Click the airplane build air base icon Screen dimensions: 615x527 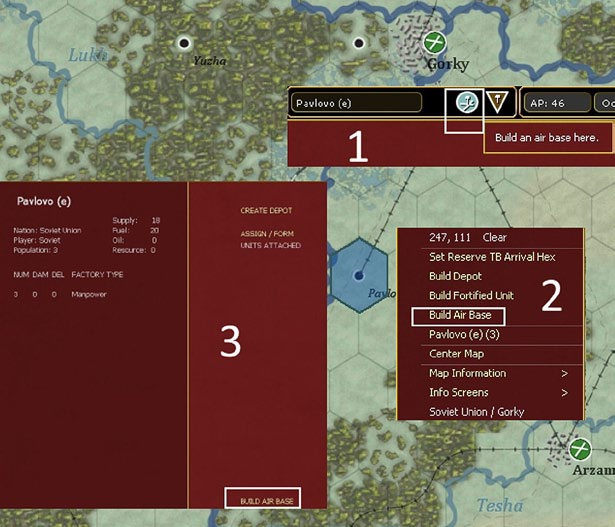coord(465,102)
